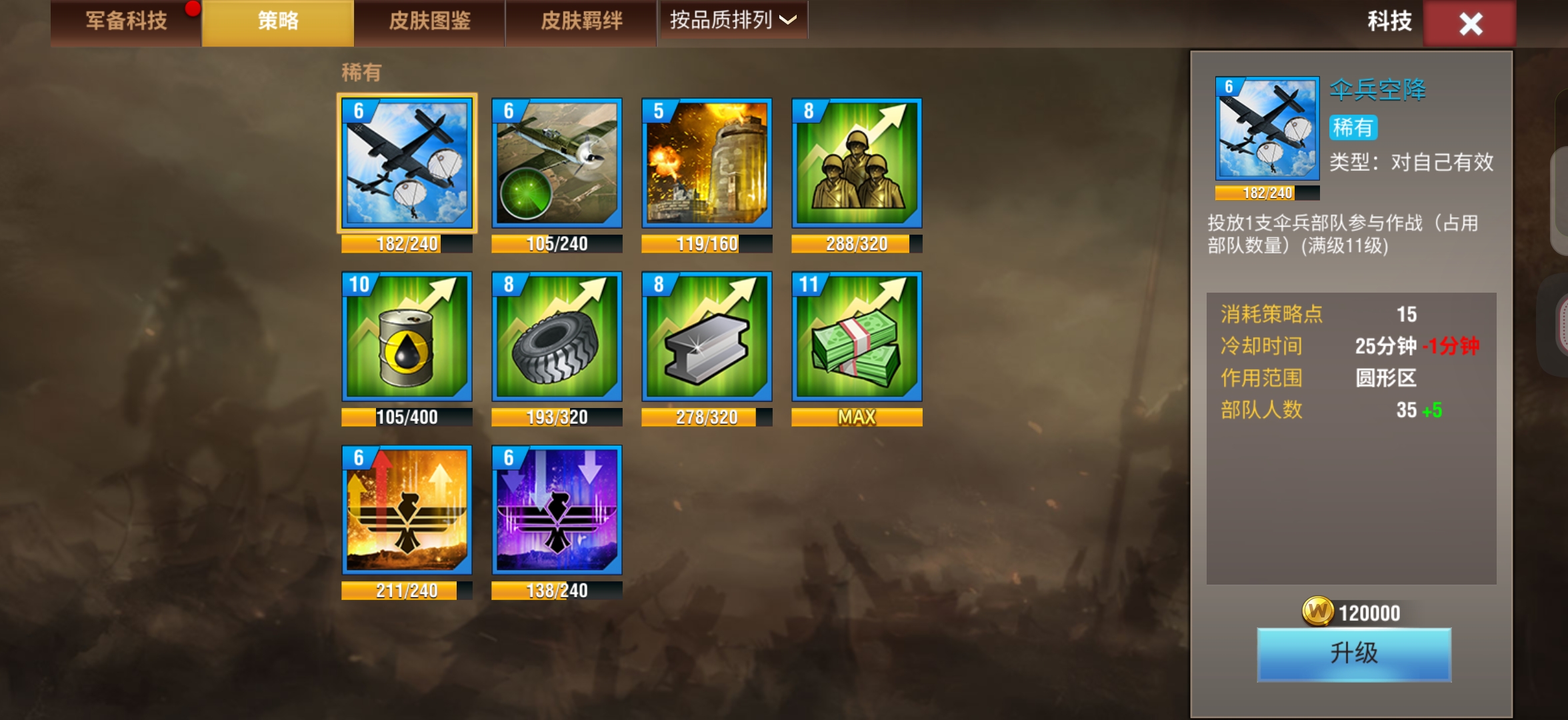Select the steel production boost card
Viewport: 1568px width, 720px height.
click(x=707, y=337)
